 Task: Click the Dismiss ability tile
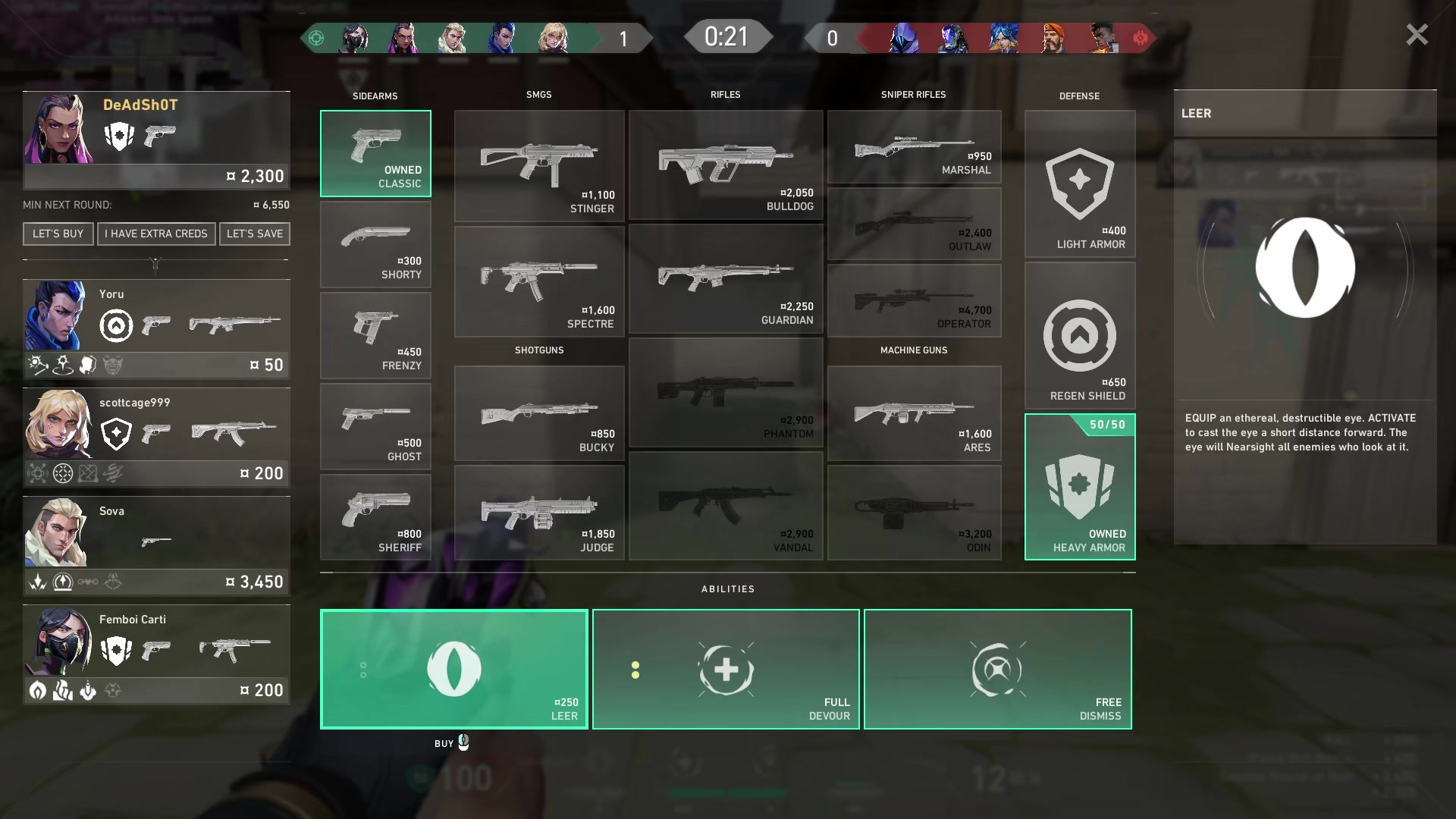coord(997,670)
